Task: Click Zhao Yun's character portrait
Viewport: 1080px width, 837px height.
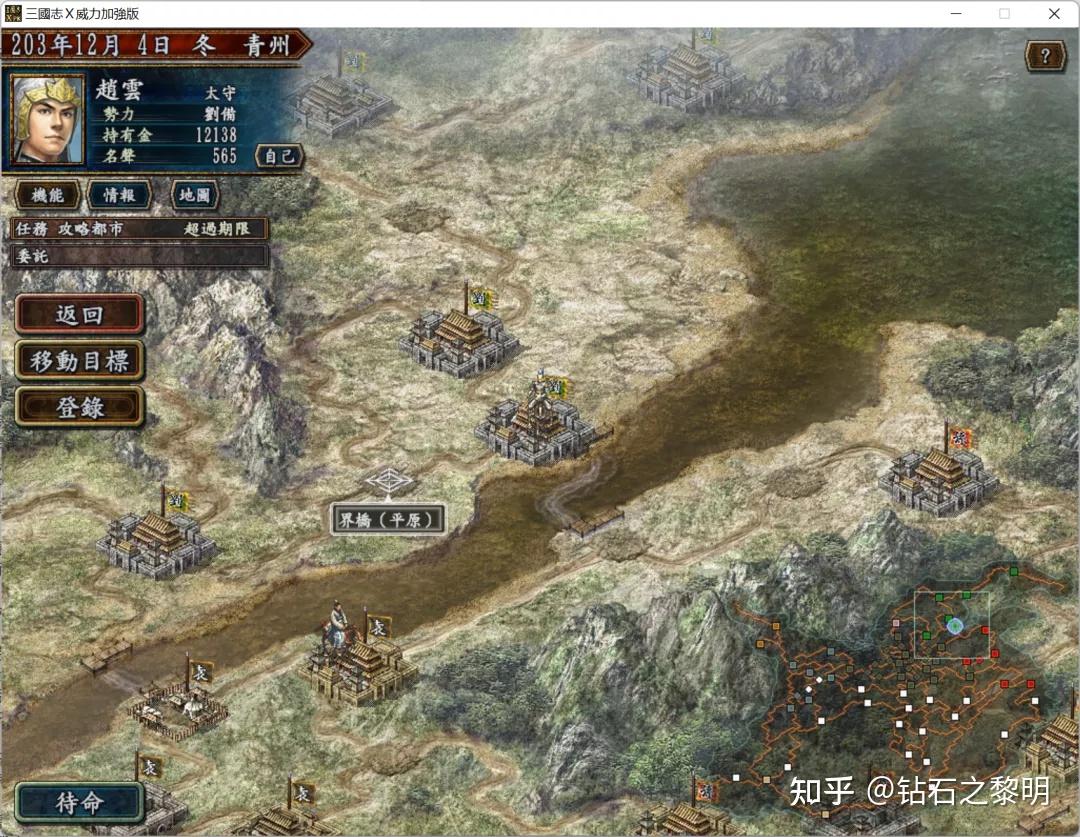Action: click(x=47, y=119)
